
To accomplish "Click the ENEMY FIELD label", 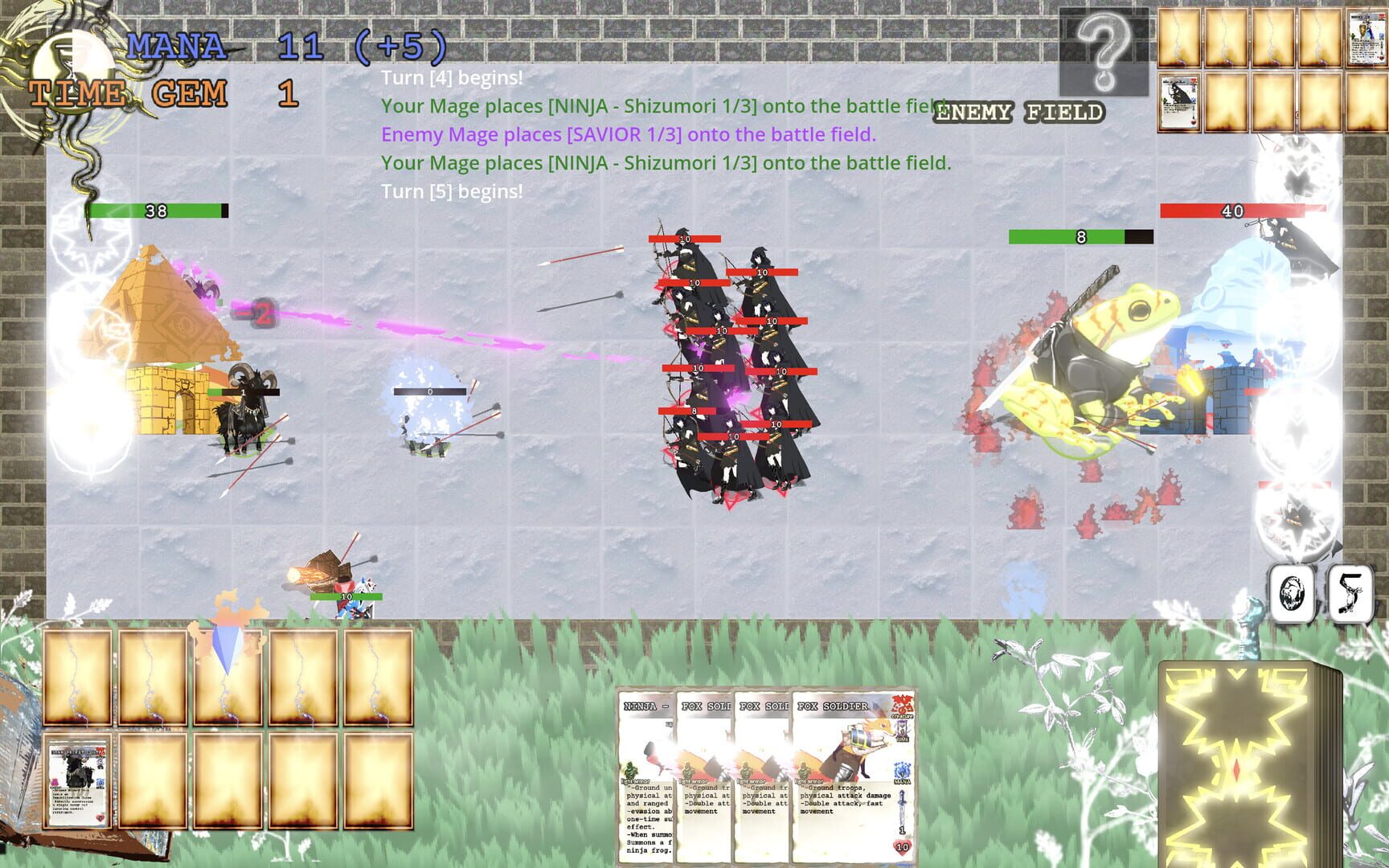I will (x=1019, y=113).
